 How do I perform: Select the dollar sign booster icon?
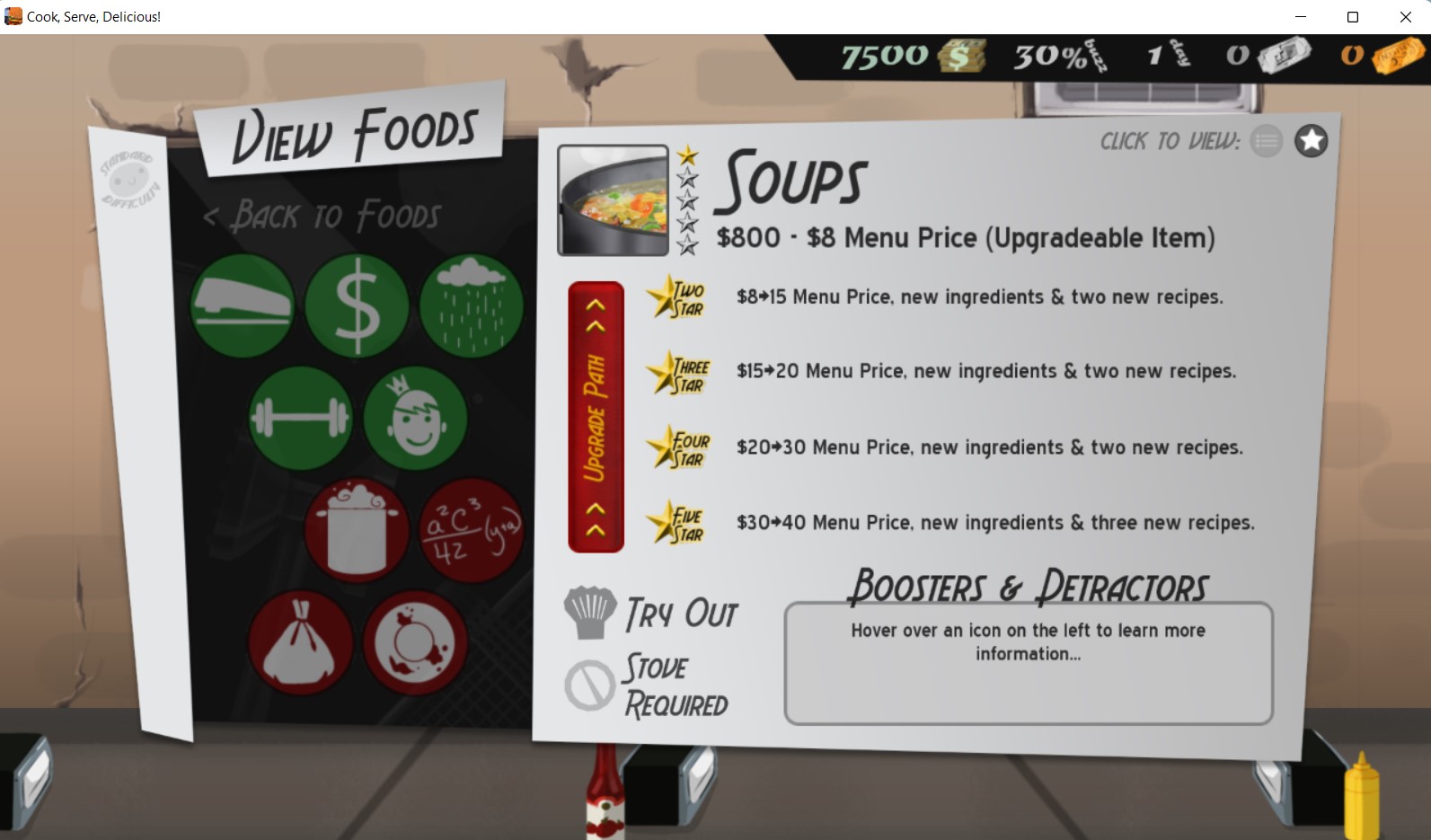click(x=356, y=305)
